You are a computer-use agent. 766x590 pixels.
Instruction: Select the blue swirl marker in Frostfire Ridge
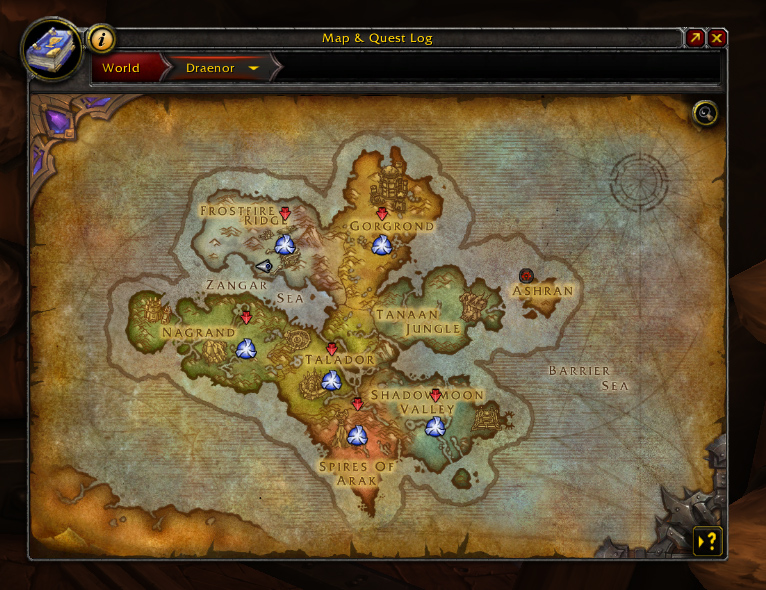click(x=285, y=245)
